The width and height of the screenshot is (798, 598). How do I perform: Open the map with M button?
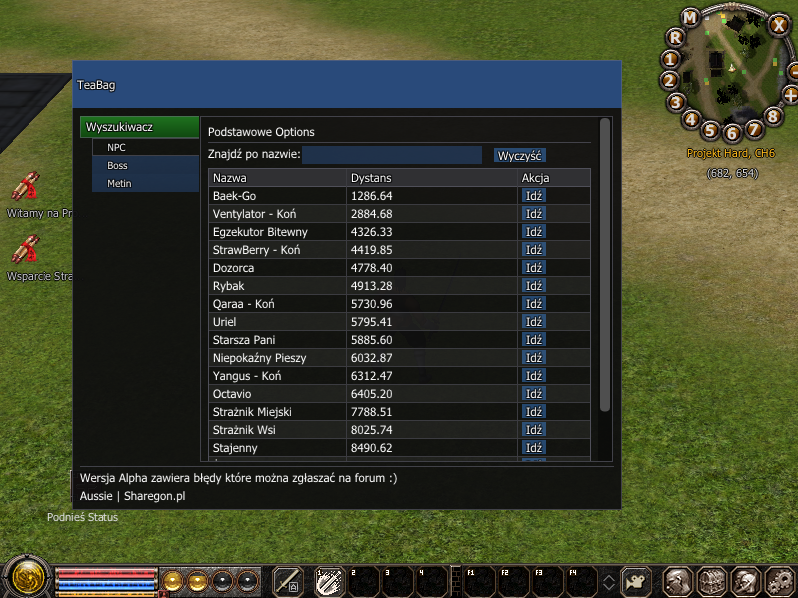coord(690,18)
